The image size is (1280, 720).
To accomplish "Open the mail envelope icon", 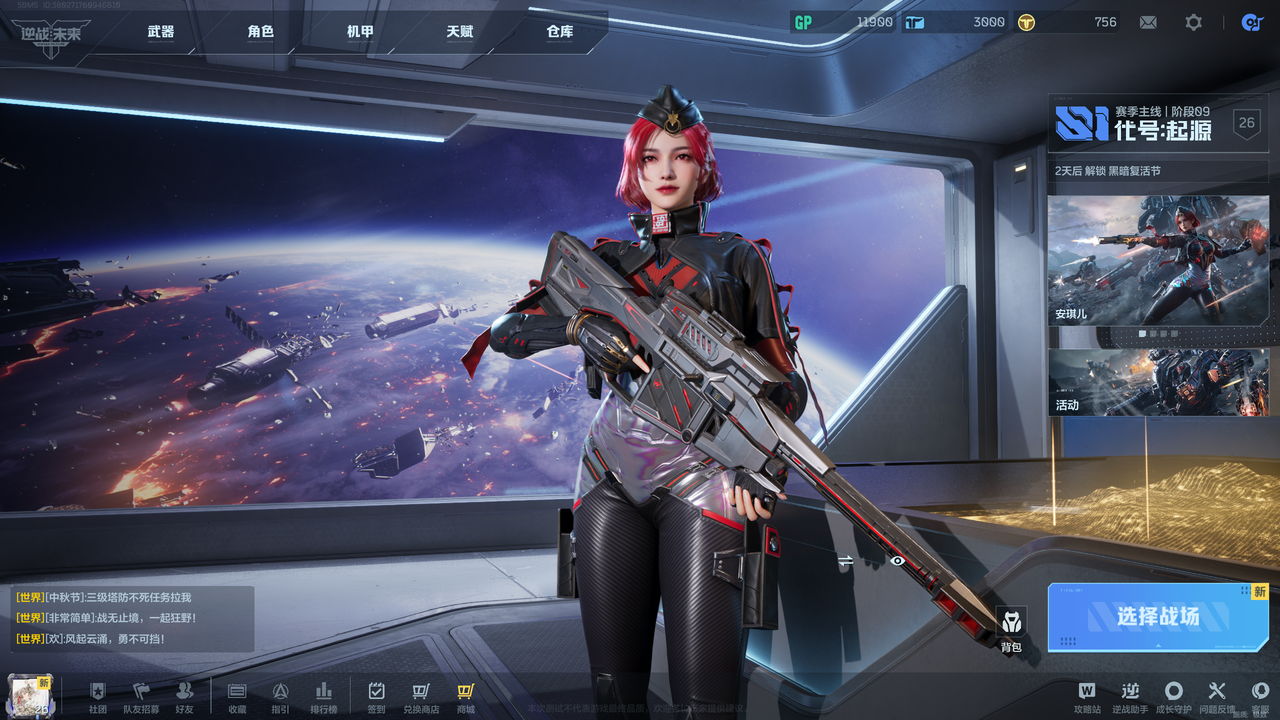I will coord(1148,22).
